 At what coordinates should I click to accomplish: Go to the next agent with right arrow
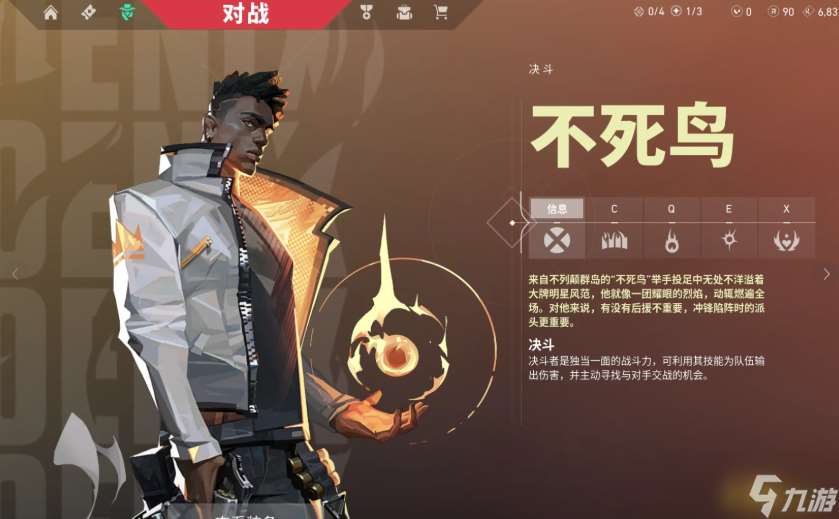coord(826,274)
